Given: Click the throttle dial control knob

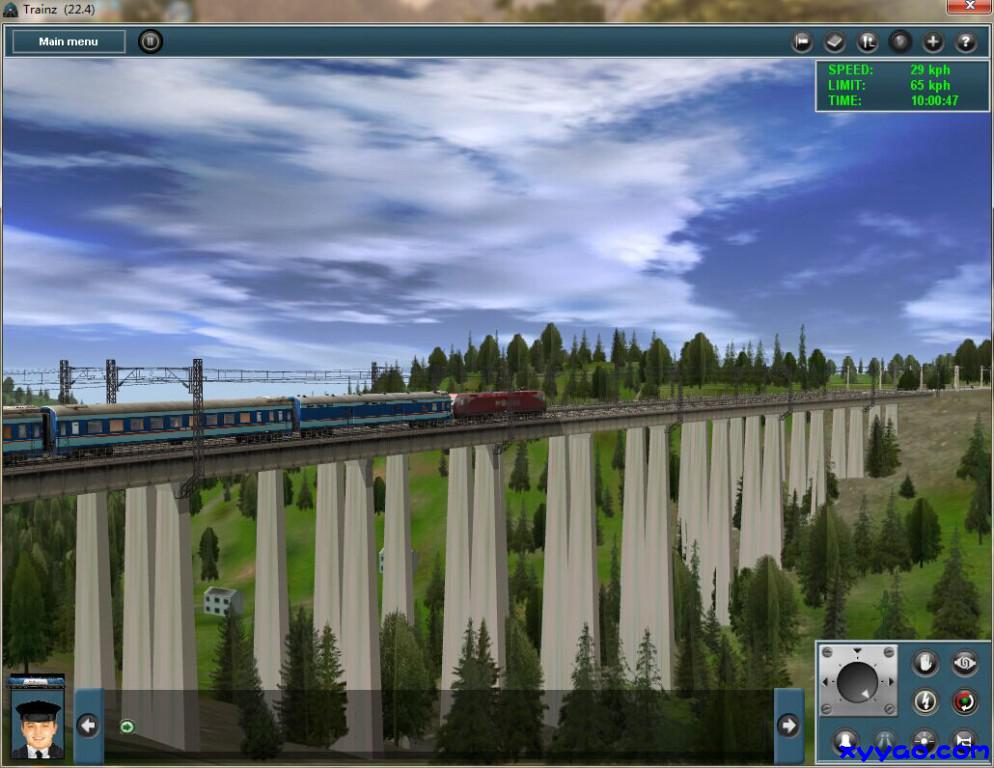Looking at the screenshot, I should pos(856,682).
